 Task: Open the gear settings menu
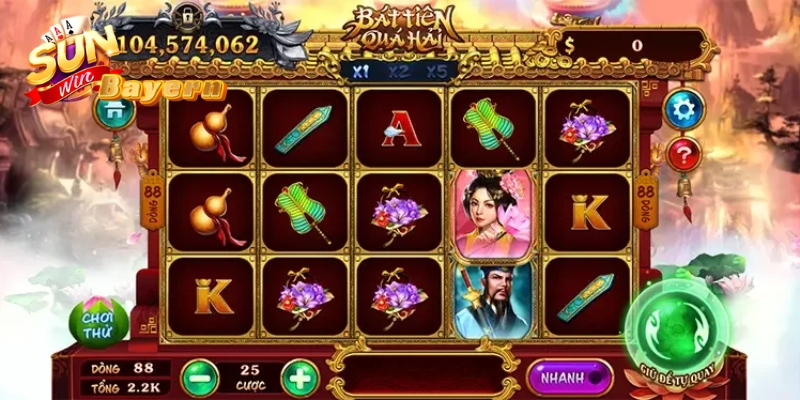(684, 109)
